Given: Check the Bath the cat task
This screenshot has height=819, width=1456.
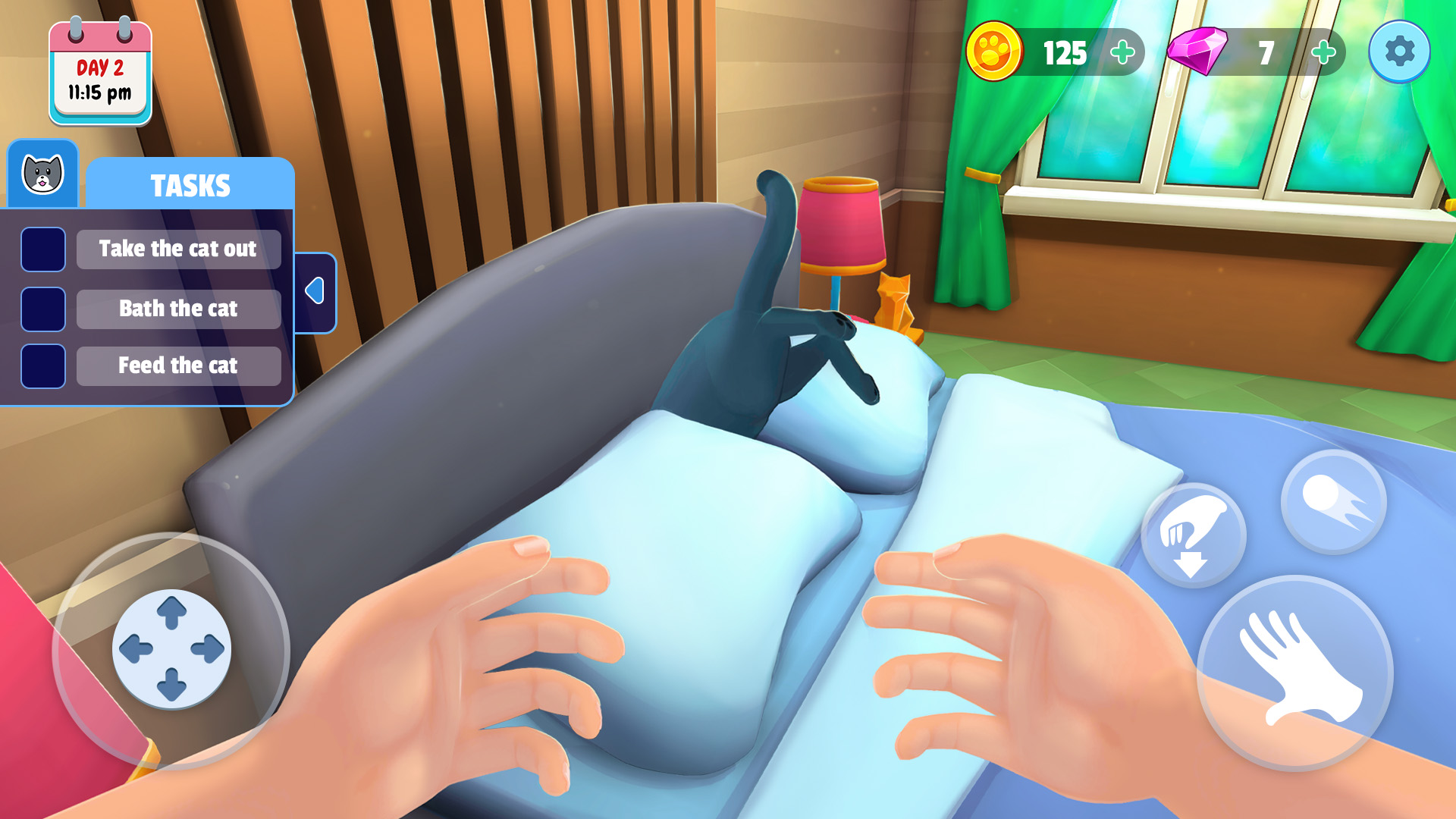Looking at the screenshot, I should coord(43,309).
